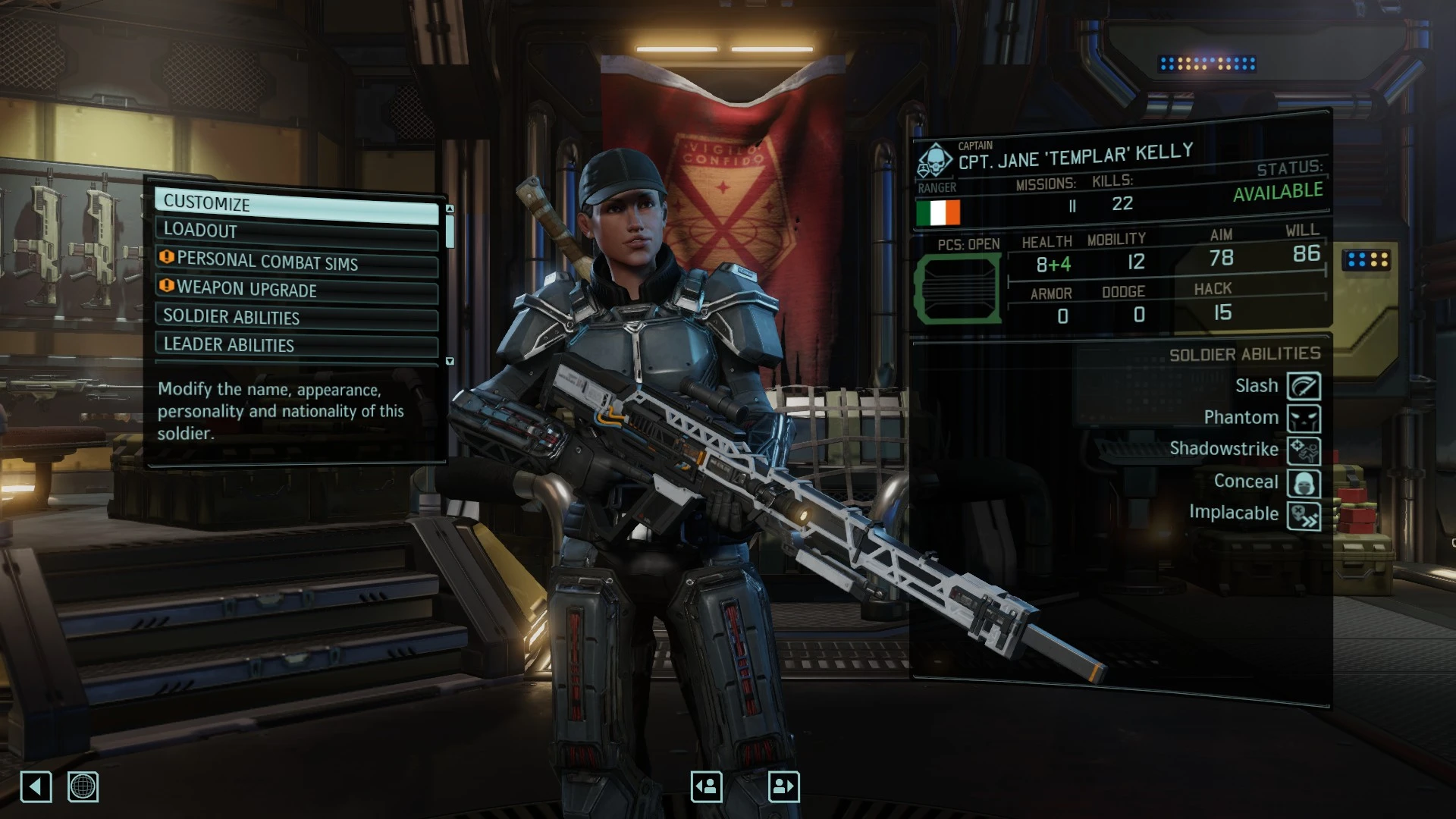Select the Slash ability icon
1456x819 pixels.
1304,386
